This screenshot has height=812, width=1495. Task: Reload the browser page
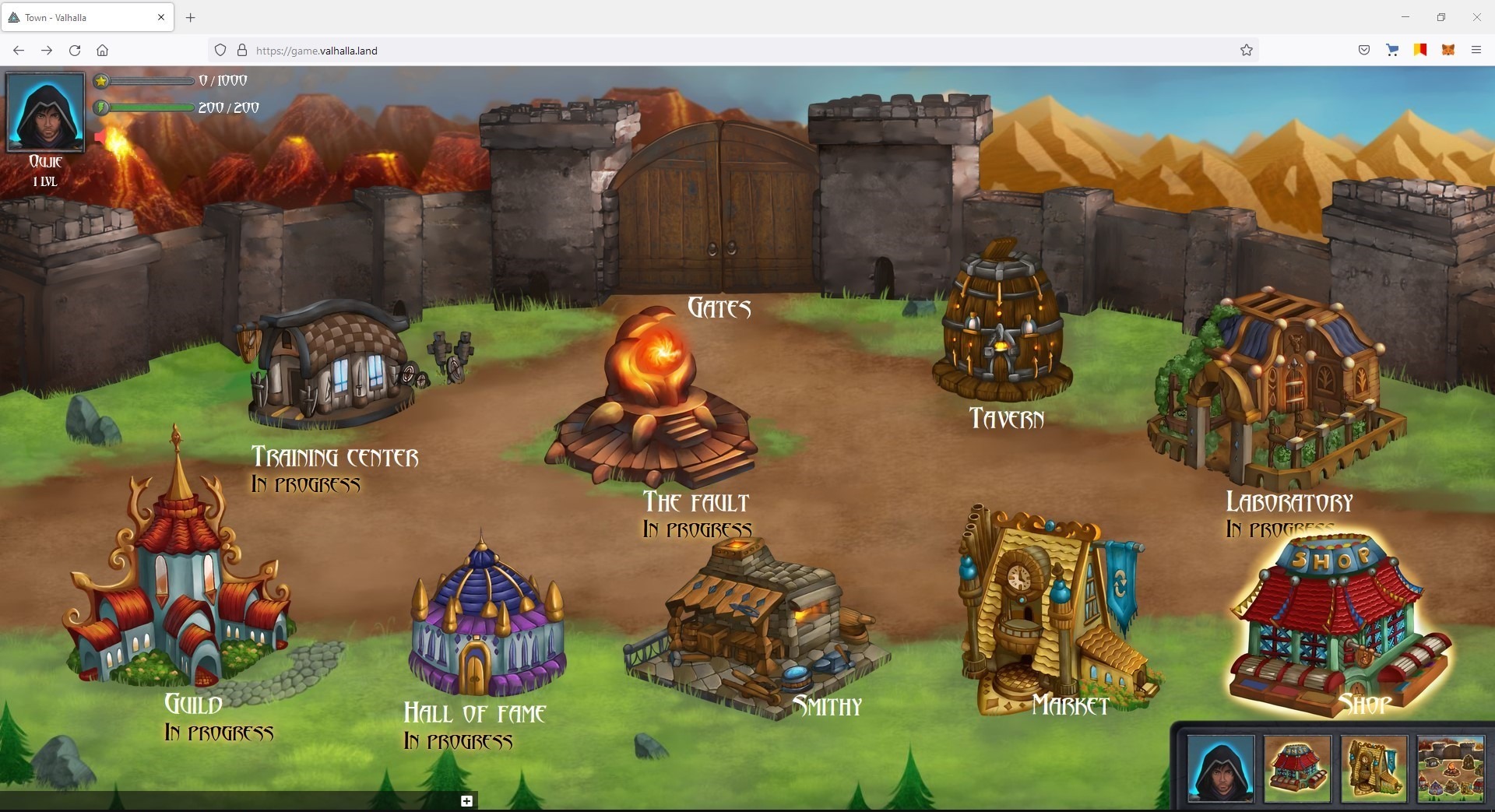75,51
